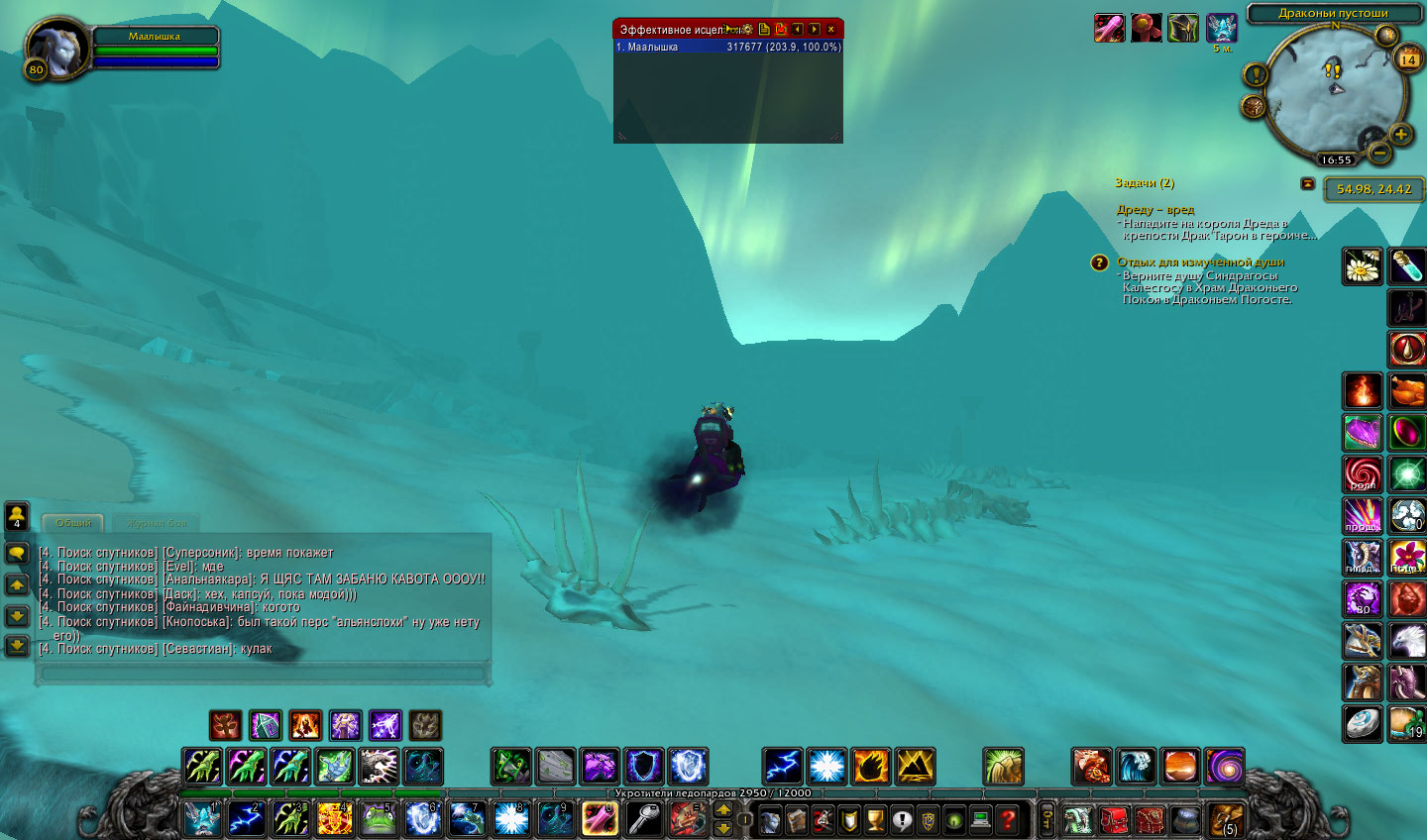
Task: Open the Отдых для измученной души quest
Action: click(1200, 262)
